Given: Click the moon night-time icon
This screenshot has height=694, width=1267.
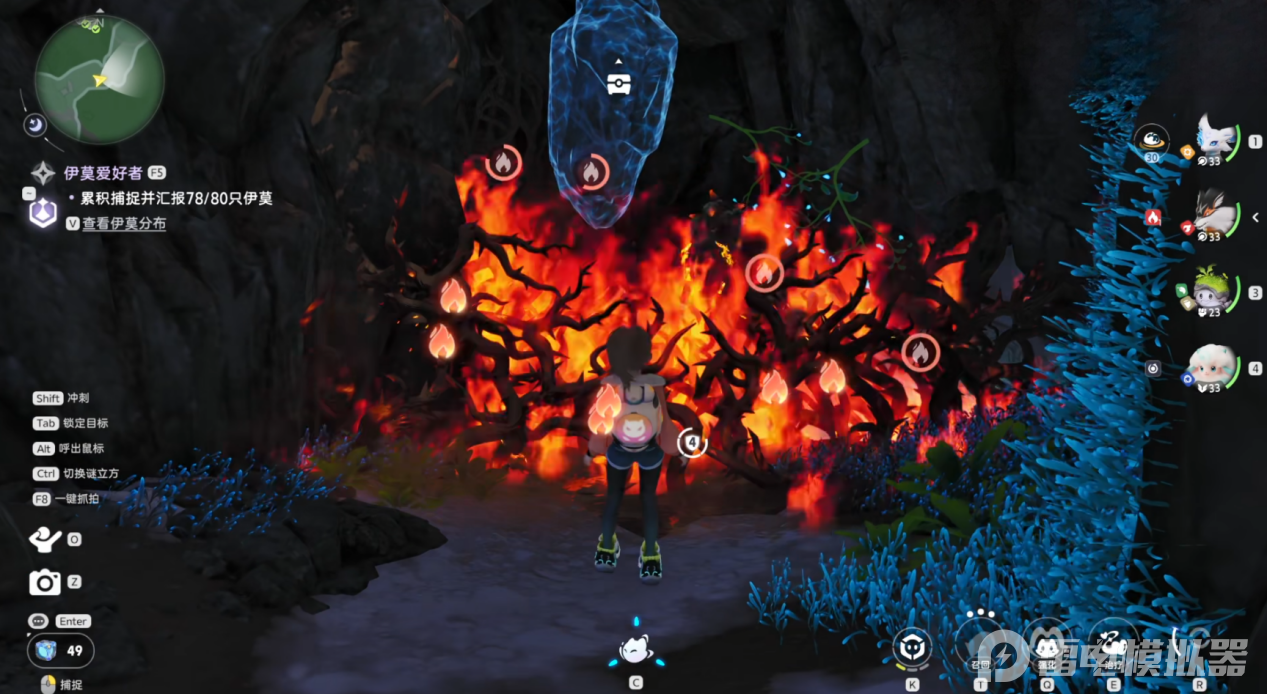Looking at the screenshot, I should coord(35,124).
